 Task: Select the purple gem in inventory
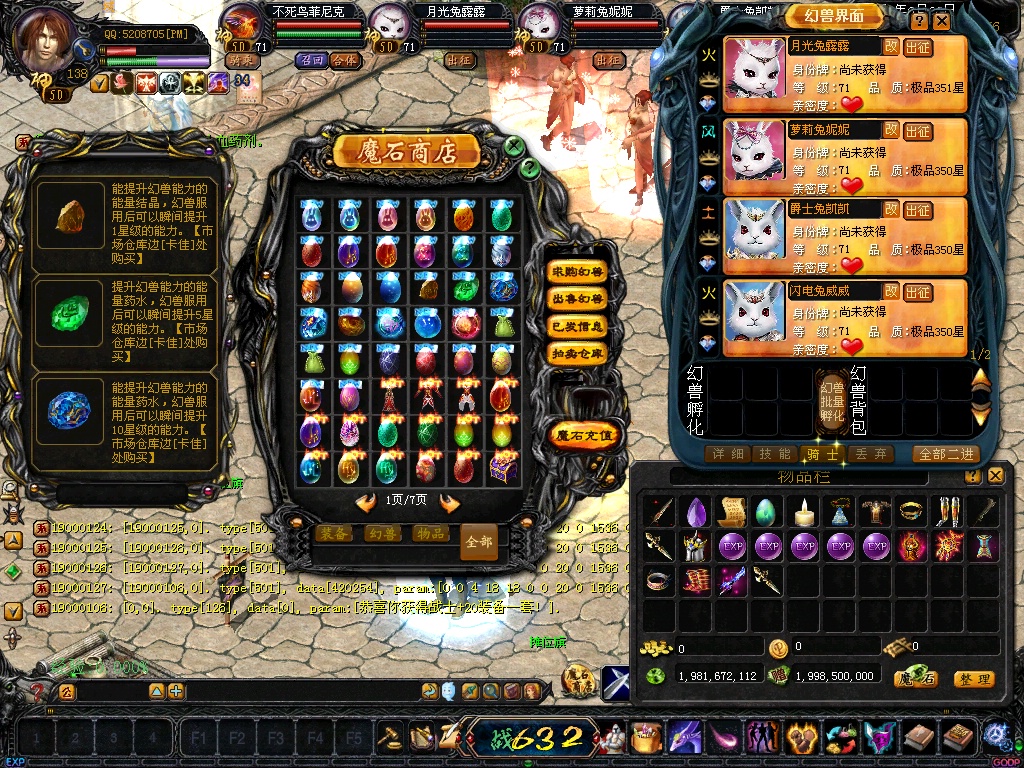[x=695, y=512]
